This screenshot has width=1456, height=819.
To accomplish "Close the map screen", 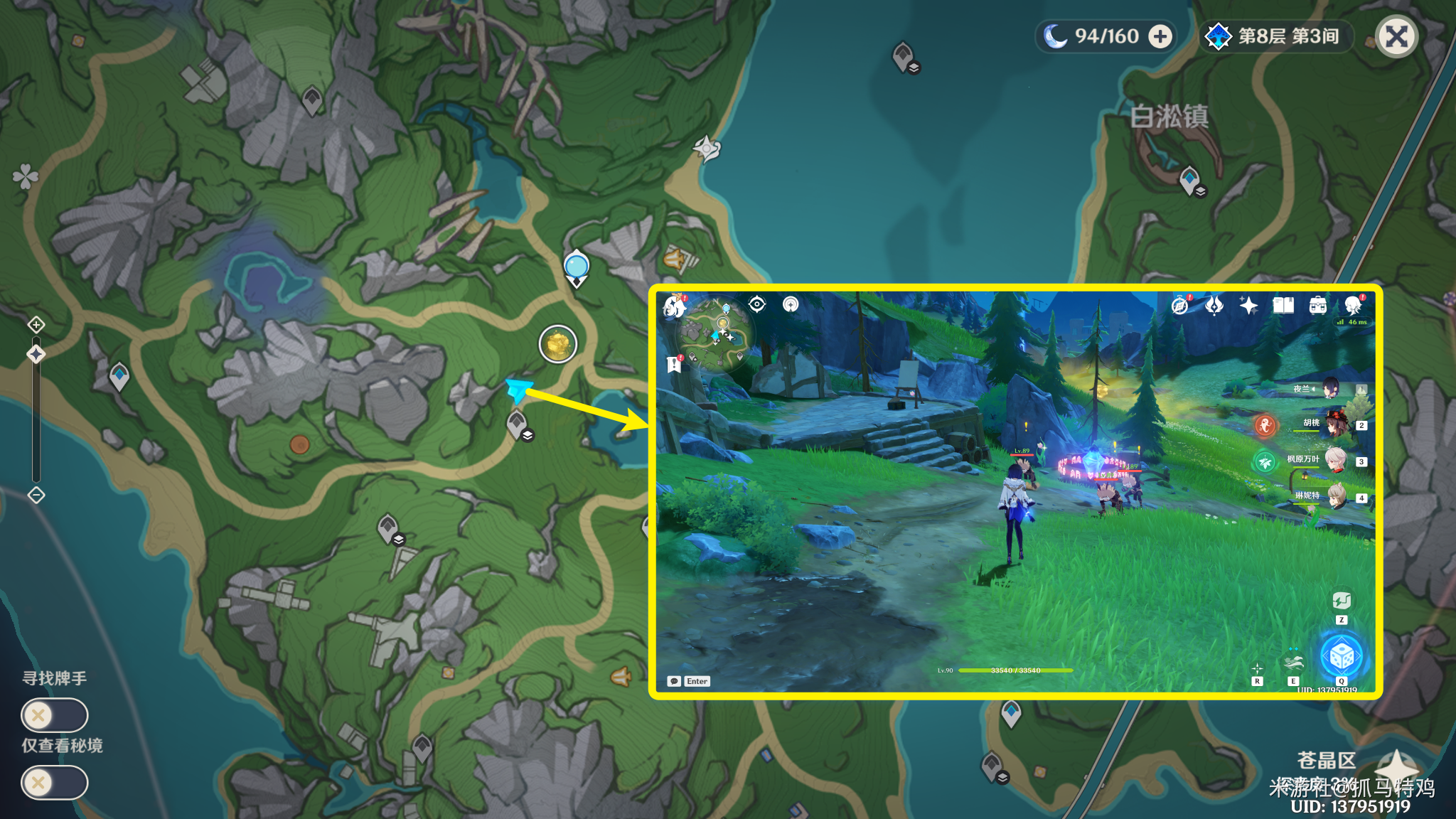I will click(x=1396, y=37).
